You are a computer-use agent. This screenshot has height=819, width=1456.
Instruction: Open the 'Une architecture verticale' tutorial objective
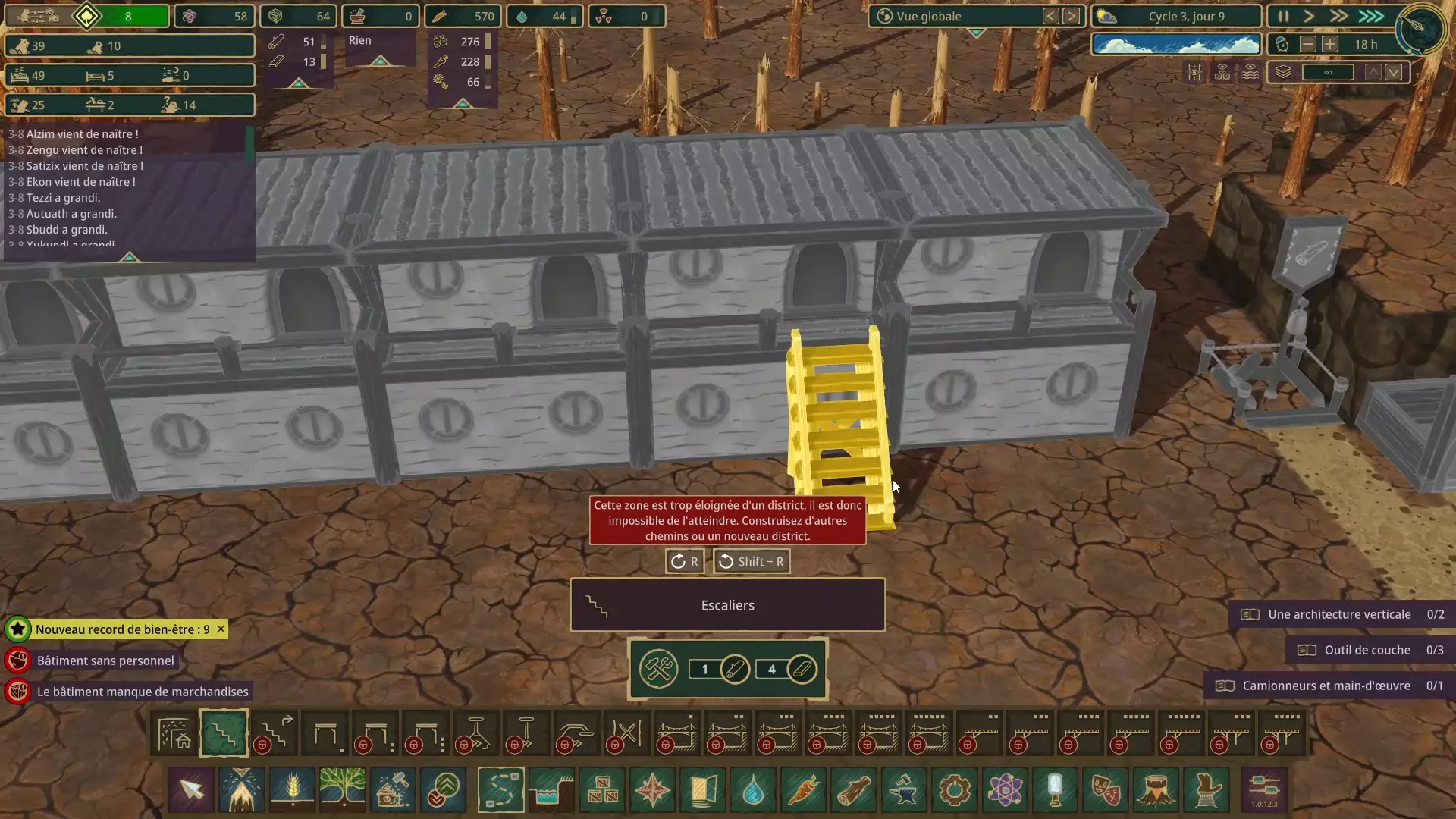pos(1339,614)
